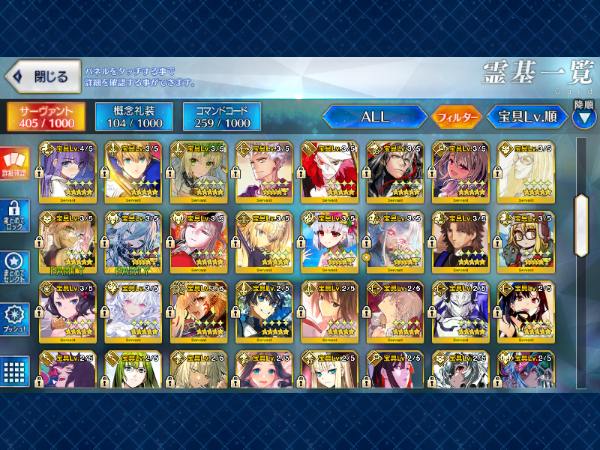The height and width of the screenshot is (450, 600).
Task: Open the 概念礼装 craft essence tab
Action: point(132,116)
